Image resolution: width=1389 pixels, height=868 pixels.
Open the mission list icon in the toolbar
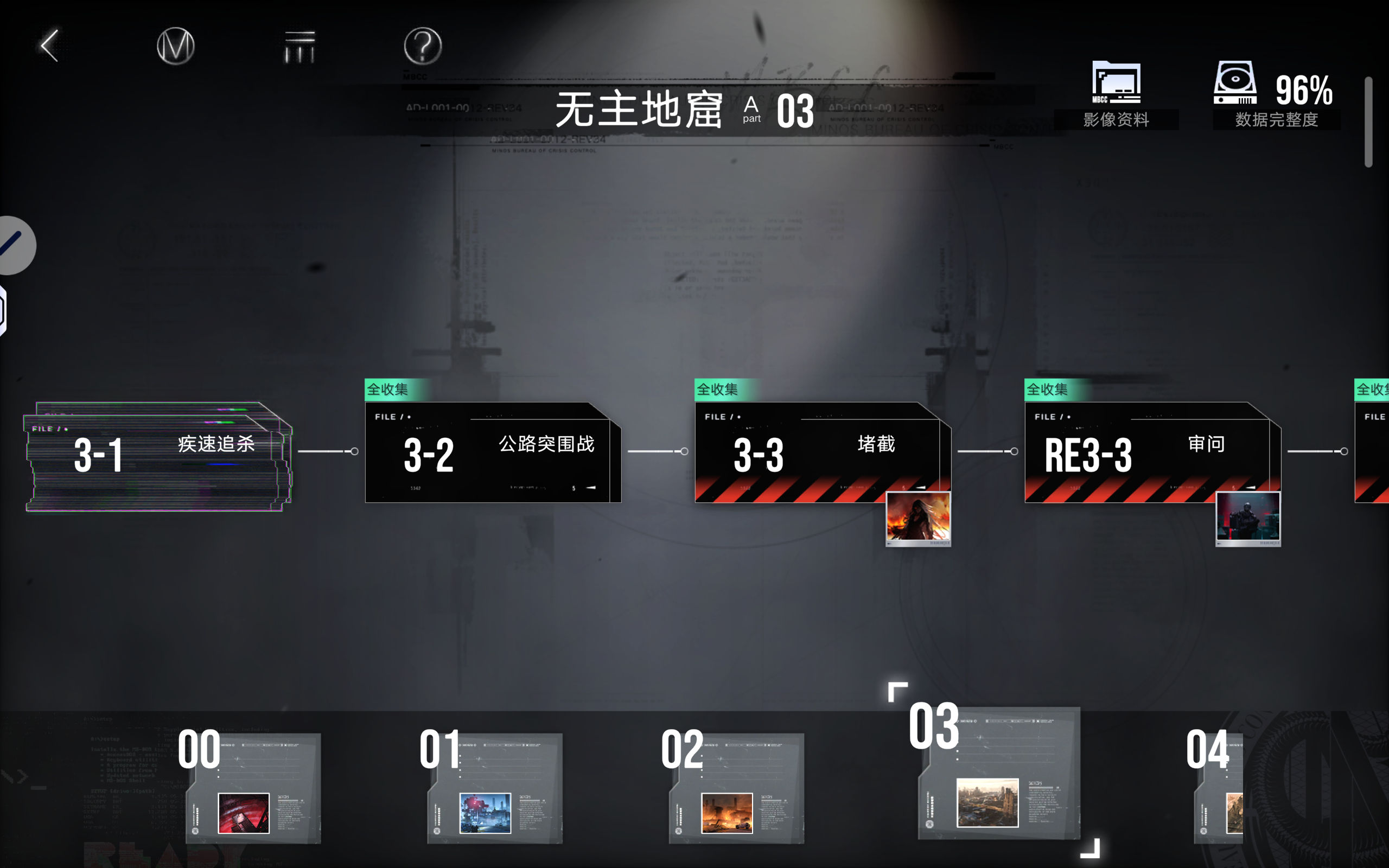[299, 46]
